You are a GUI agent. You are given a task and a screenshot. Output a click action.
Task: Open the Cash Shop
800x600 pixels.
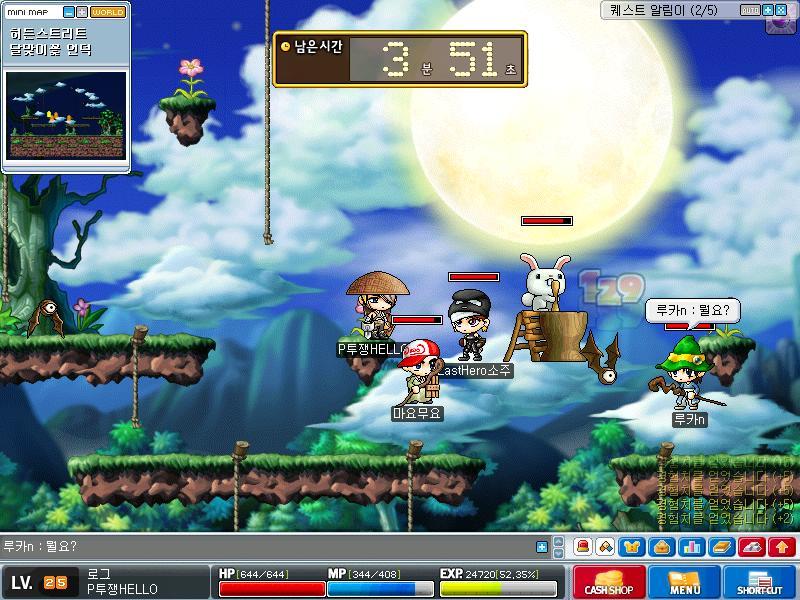coord(609,582)
